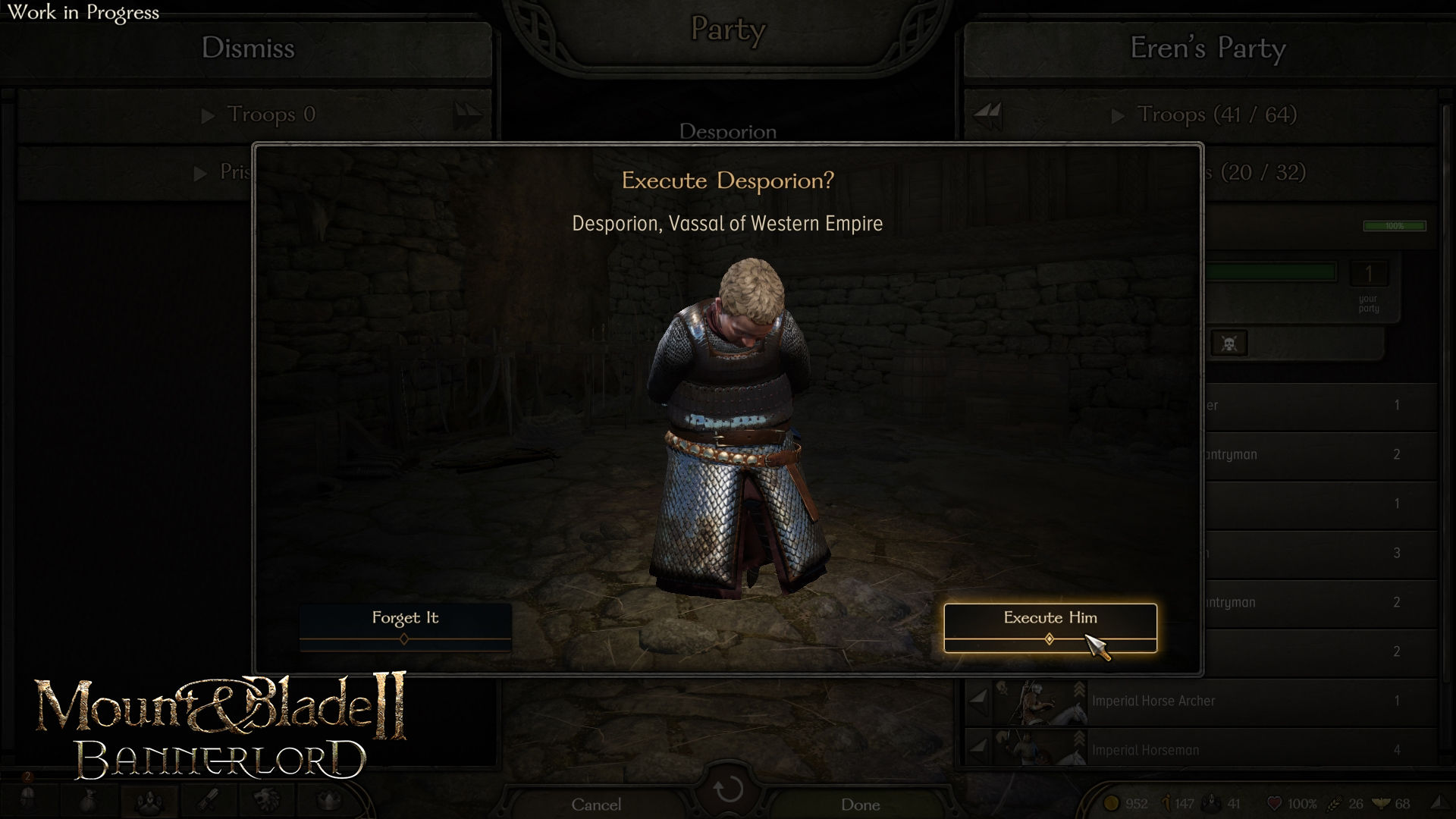
Task: Click the green 100% progress bar
Action: [1396, 226]
